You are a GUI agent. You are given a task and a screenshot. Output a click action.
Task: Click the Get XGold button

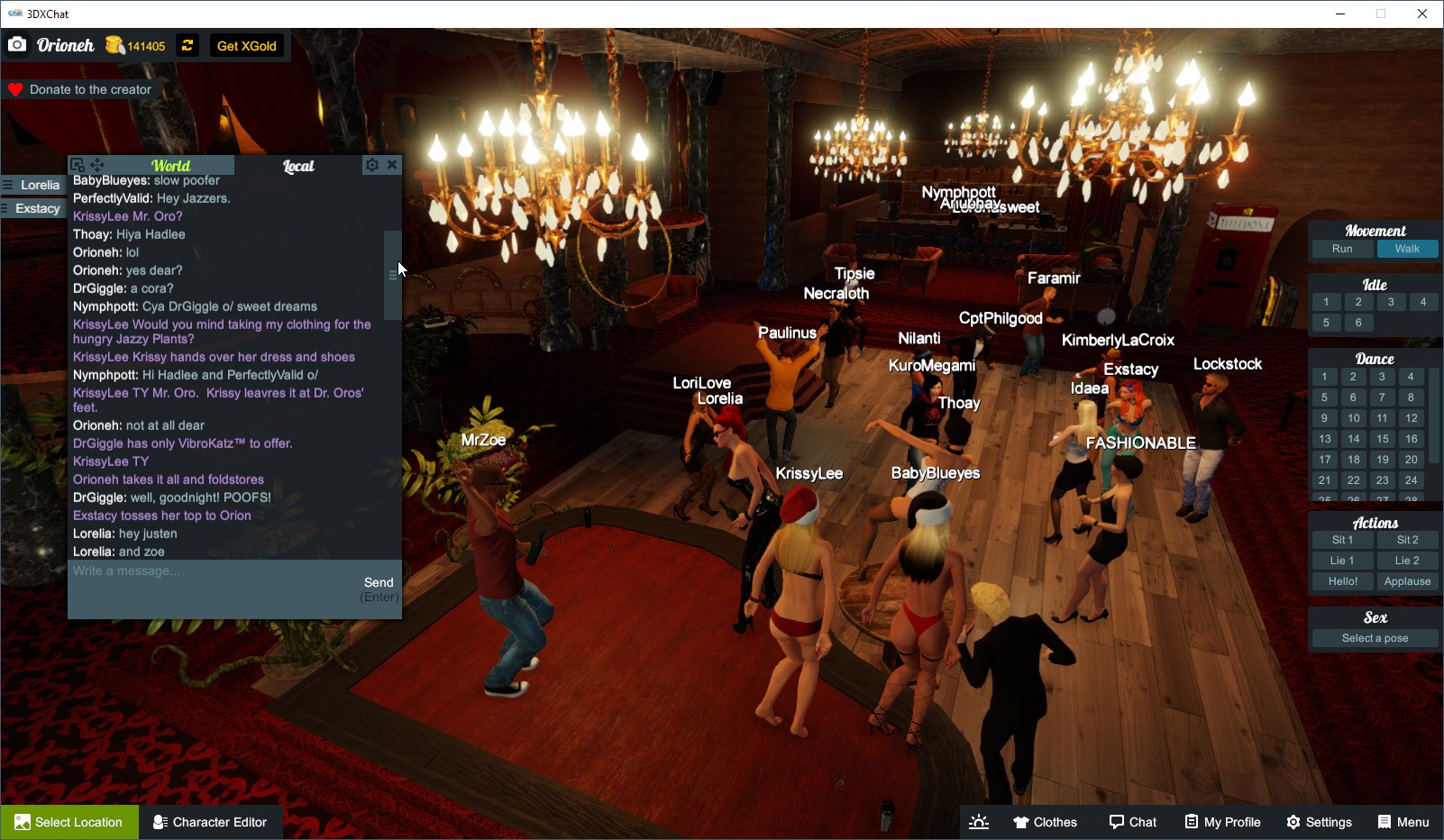(246, 45)
